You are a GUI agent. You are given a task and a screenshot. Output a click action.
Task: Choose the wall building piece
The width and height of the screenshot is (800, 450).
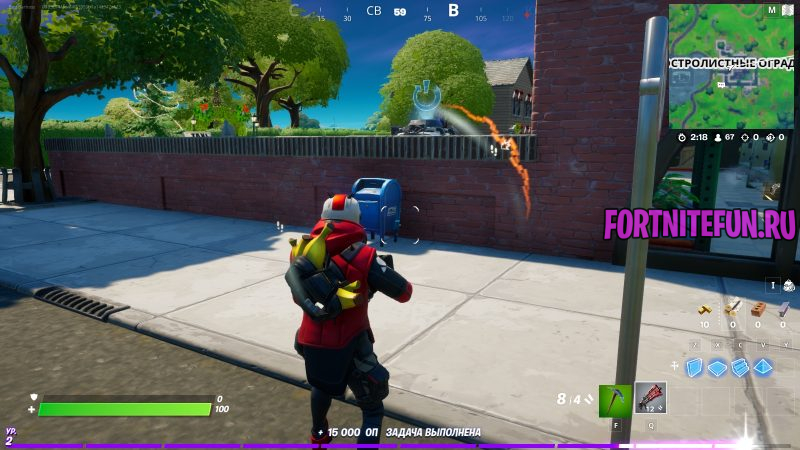pyautogui.click(x=694, y=367)
